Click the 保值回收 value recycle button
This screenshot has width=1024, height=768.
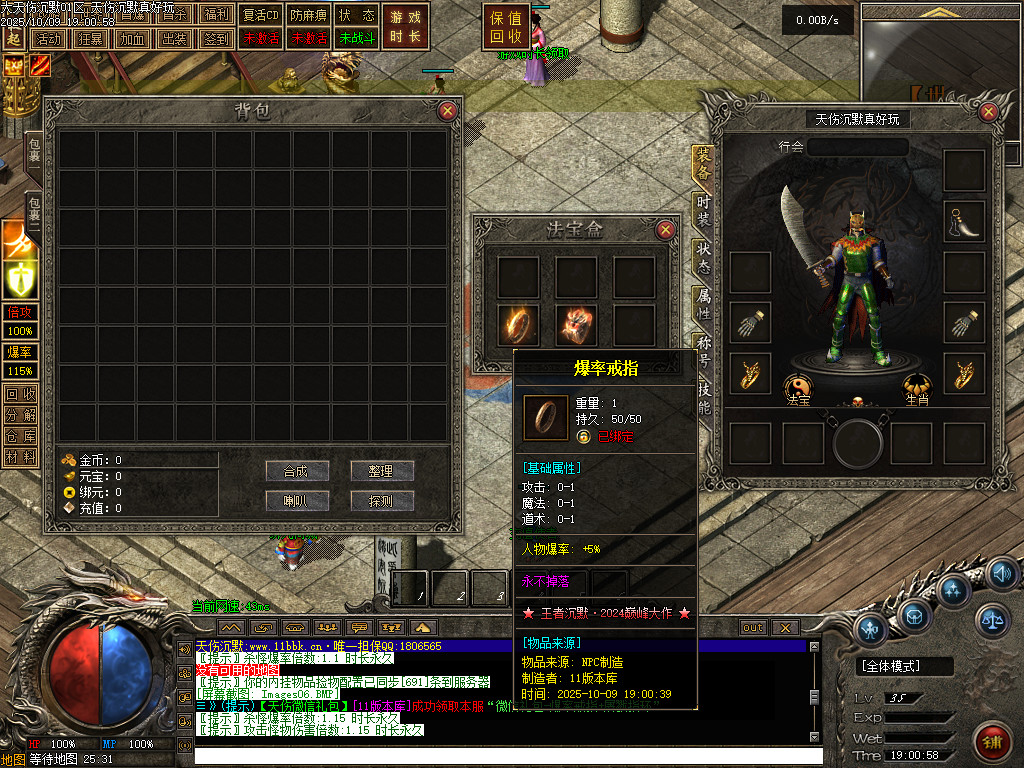506,27
